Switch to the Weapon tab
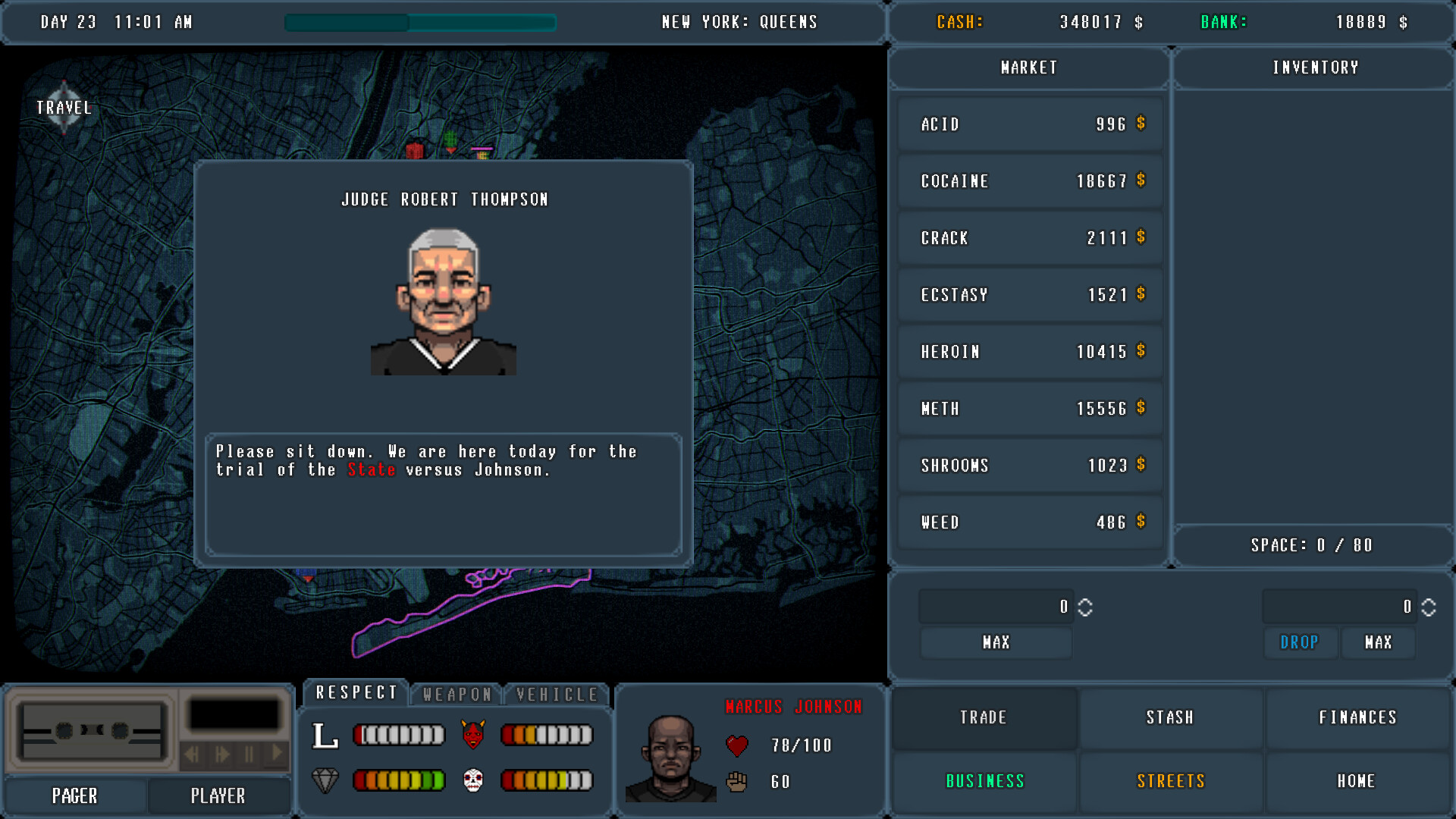The height and width of the screenshot is (819, 1456). coord(456,693)
